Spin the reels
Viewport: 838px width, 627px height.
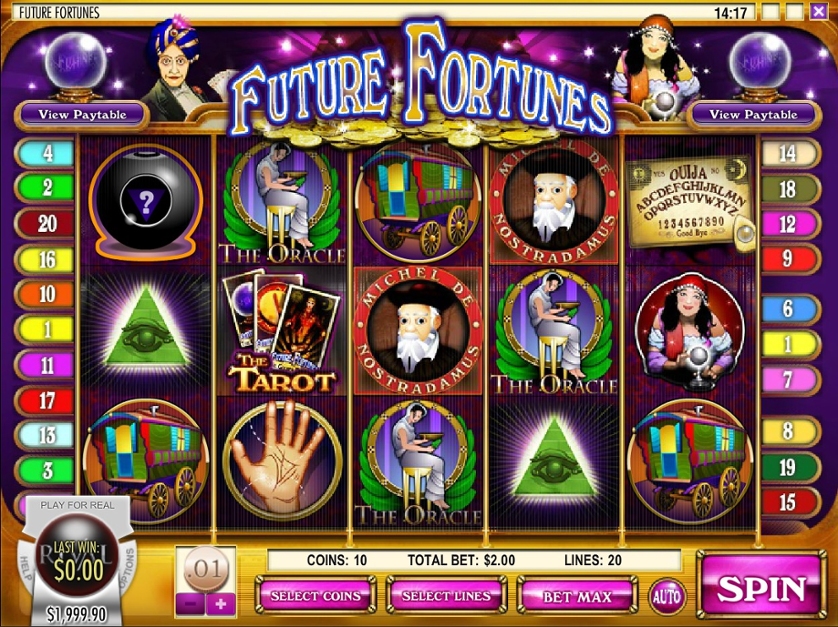[x=764, y=587]
